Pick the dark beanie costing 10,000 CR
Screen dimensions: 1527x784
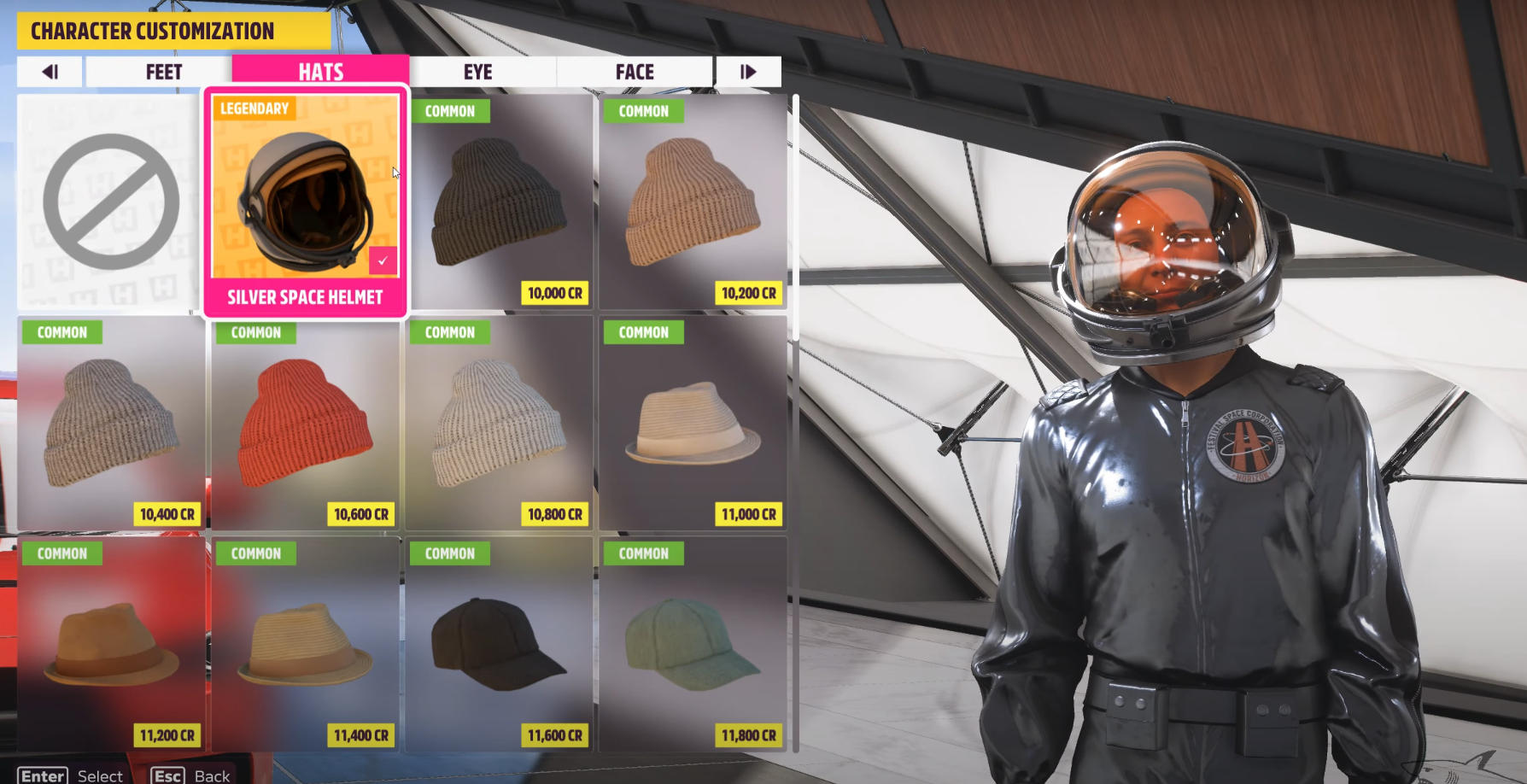(499, 202)
